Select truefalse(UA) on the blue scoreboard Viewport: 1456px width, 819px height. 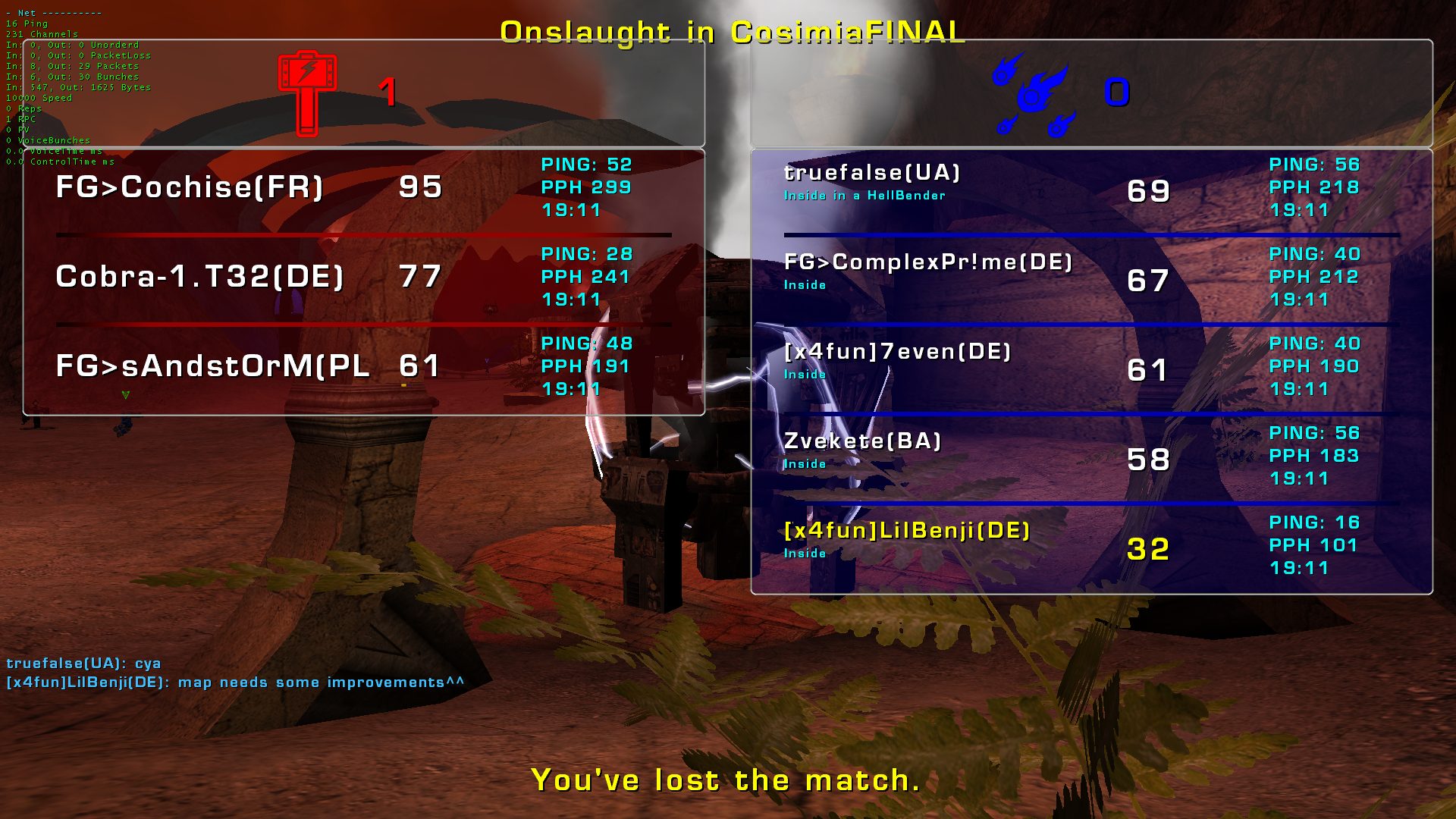(872, 174)
